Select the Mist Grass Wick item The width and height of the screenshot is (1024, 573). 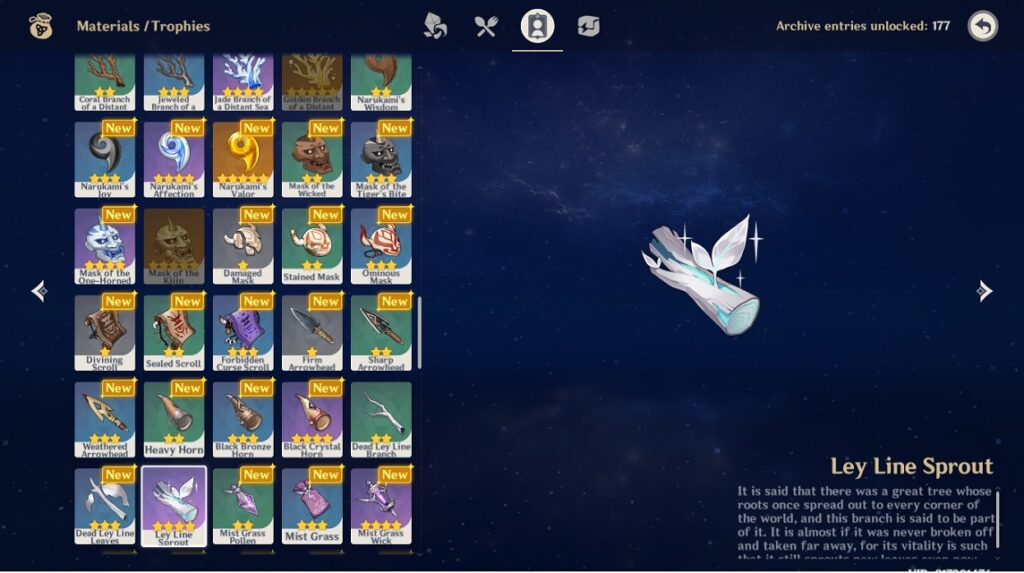[x=381, y=505]
